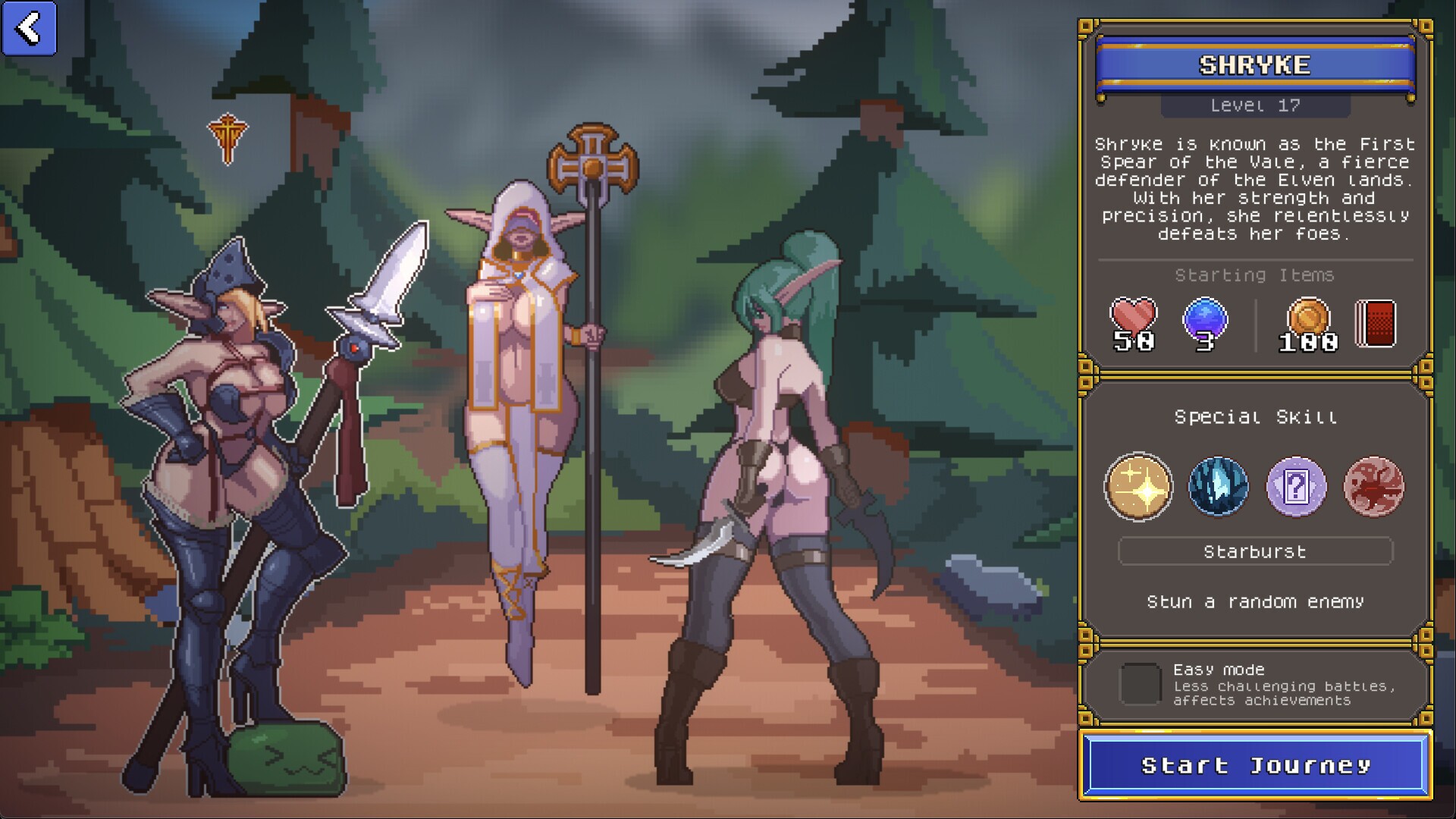Click the blue crystal skill icon
The image size is (1456, 819).
[1218, 488]
